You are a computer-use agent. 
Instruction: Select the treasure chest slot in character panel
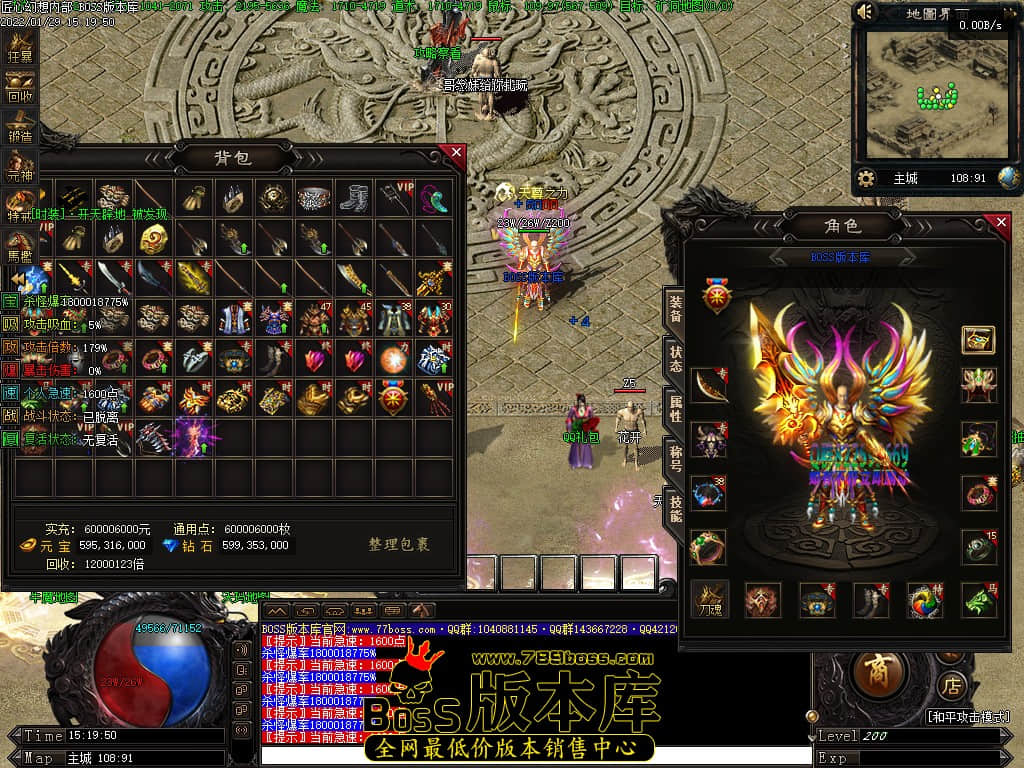point(978,340)
